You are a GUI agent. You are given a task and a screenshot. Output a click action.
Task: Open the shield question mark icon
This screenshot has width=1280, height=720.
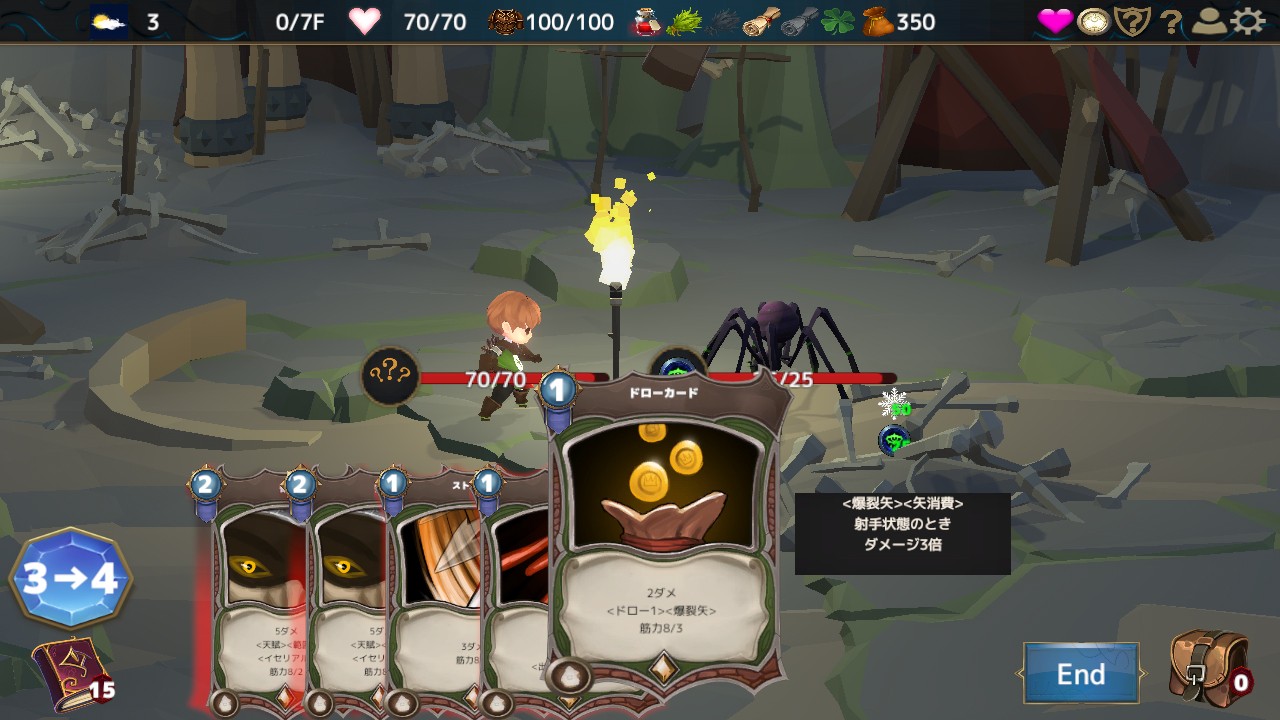point(1132,21)
